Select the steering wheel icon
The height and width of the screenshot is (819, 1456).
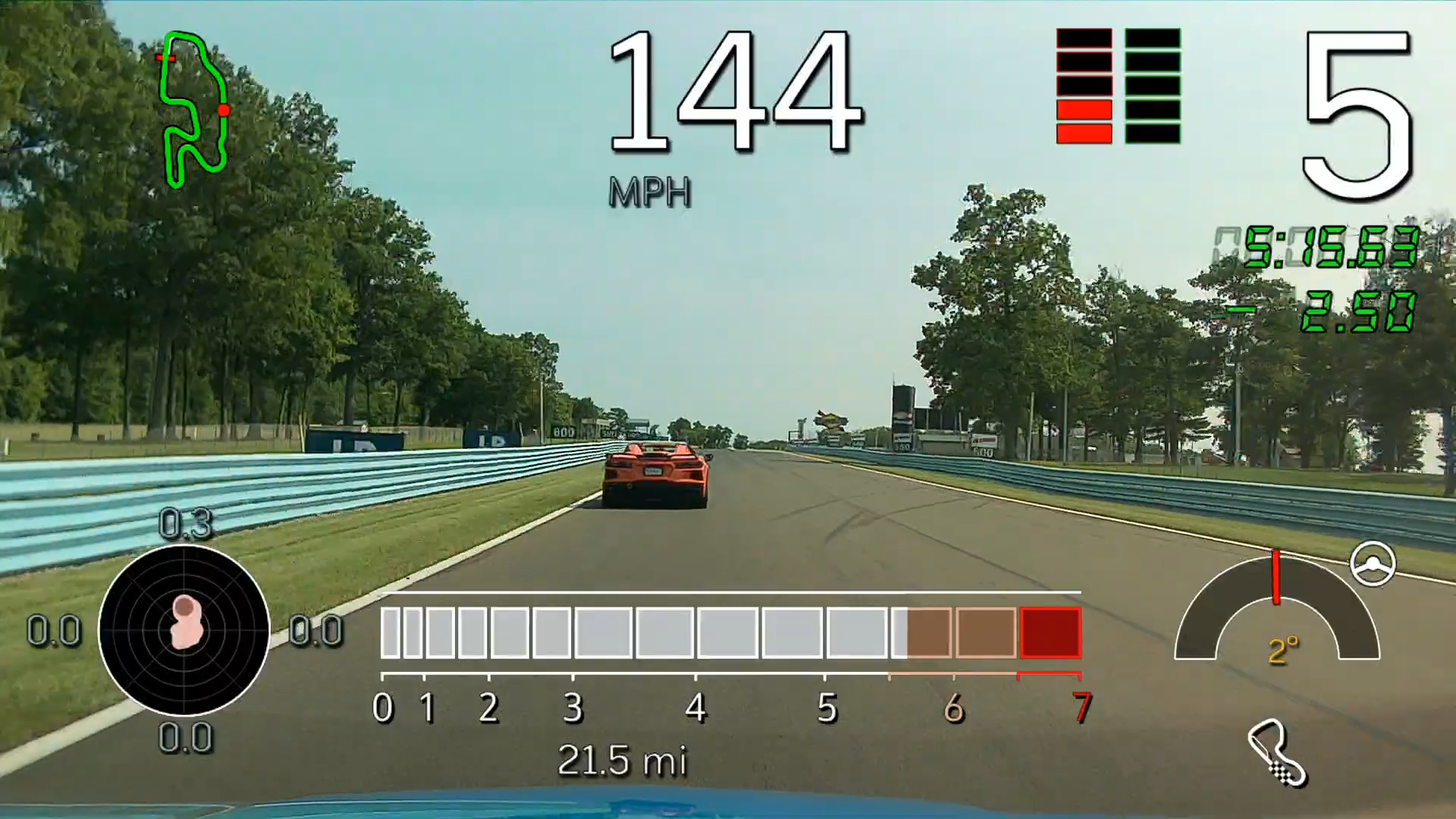[x=1373, y=564]
